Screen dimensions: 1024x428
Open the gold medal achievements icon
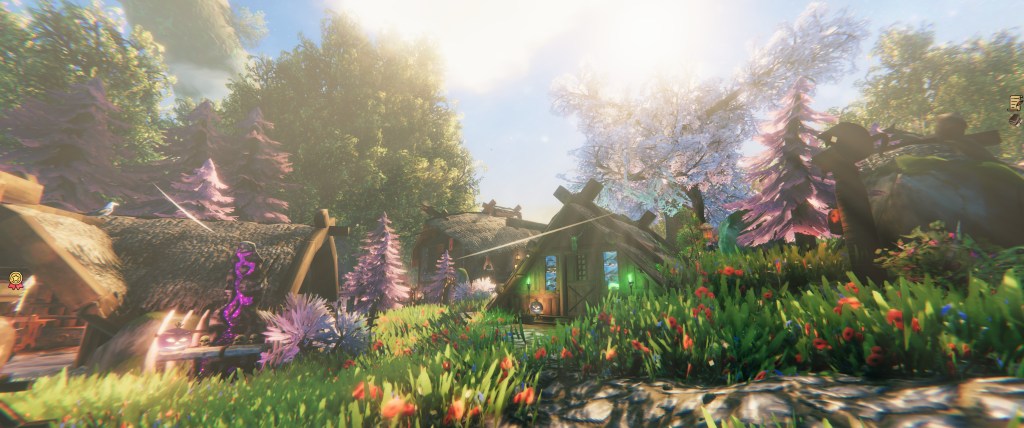point(15,280)
